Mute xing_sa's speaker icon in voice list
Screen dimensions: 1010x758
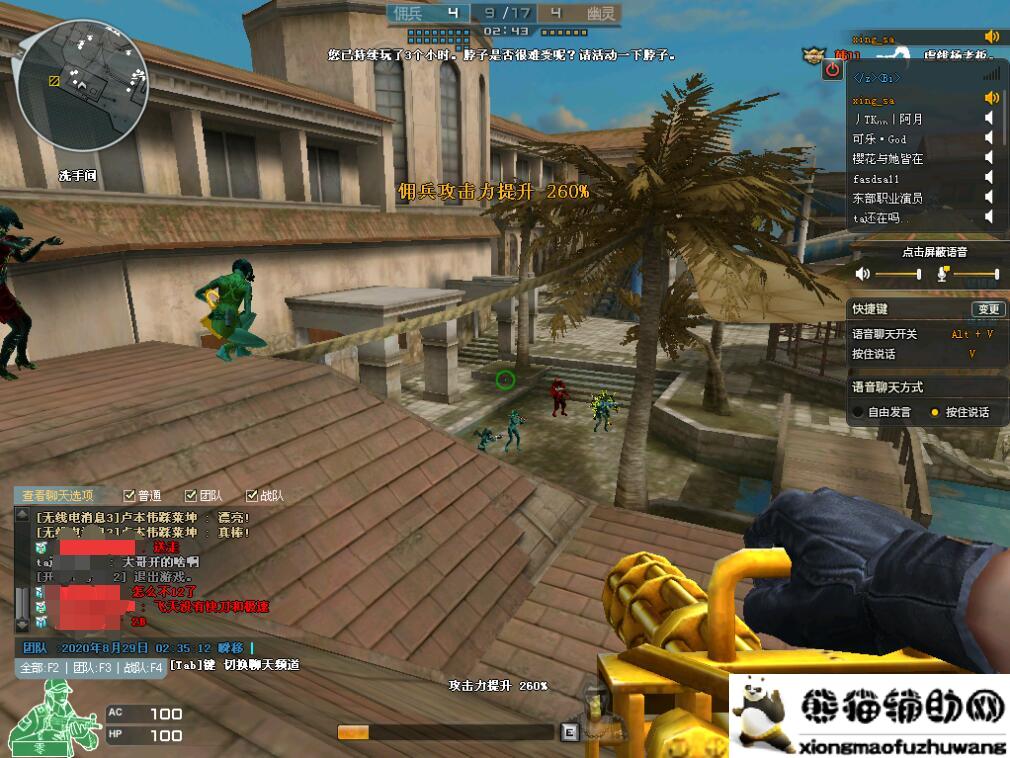point(992,98)
